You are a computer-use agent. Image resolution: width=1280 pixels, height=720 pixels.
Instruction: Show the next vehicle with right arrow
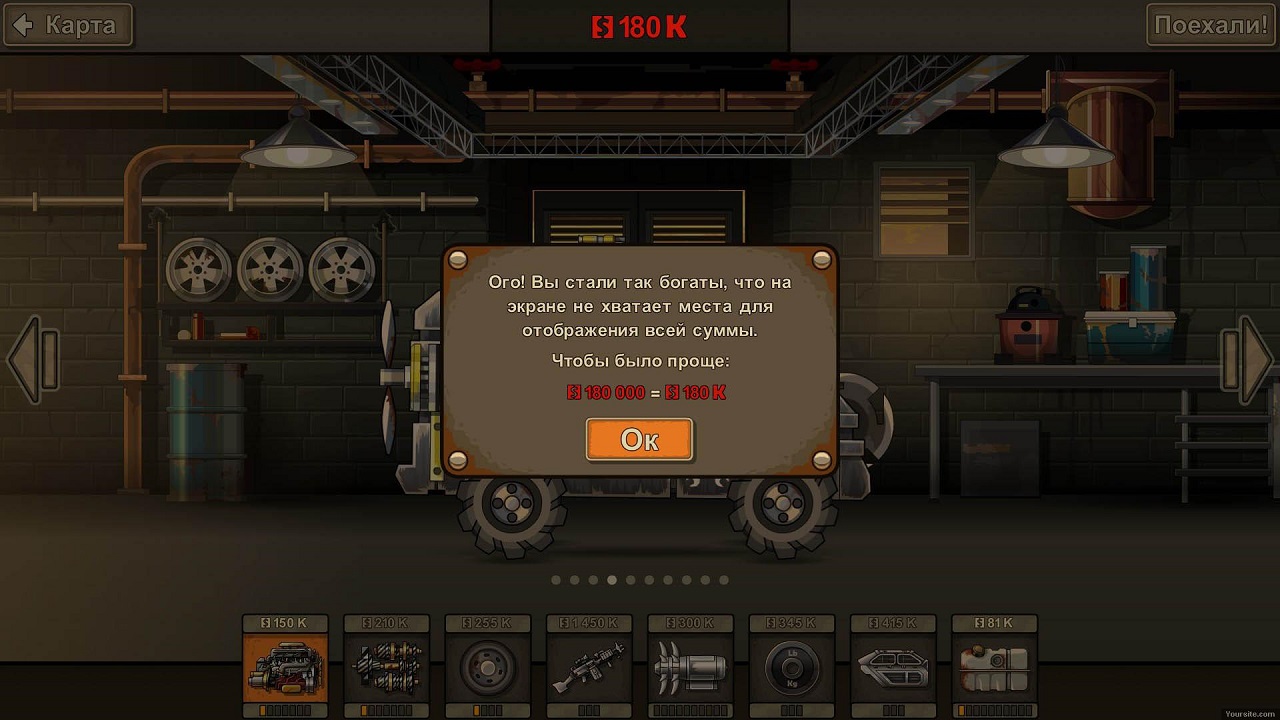(x=1247, y=360)
